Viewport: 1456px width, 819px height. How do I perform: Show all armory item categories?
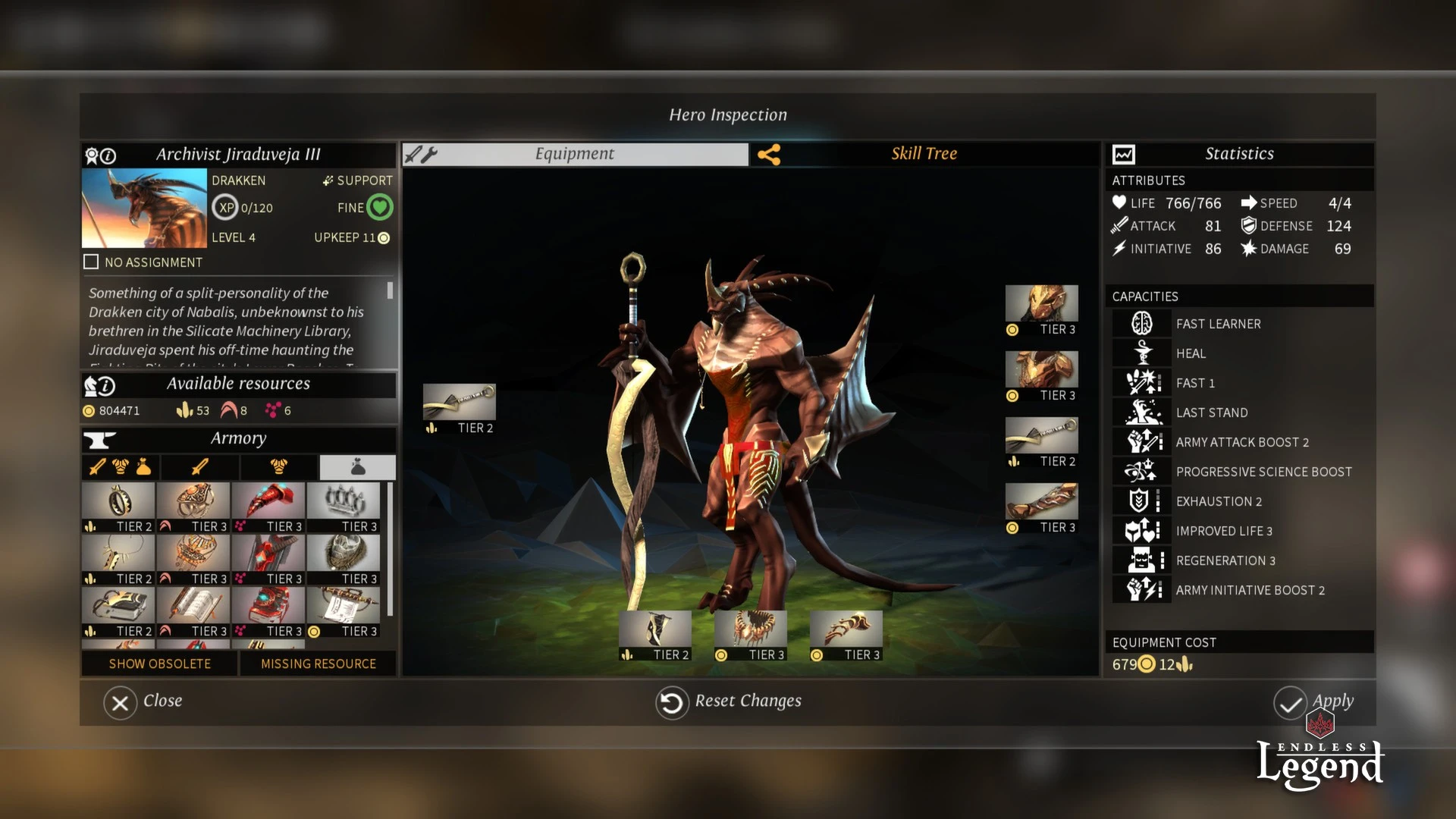pyautogui.click(x=121, y=467)
